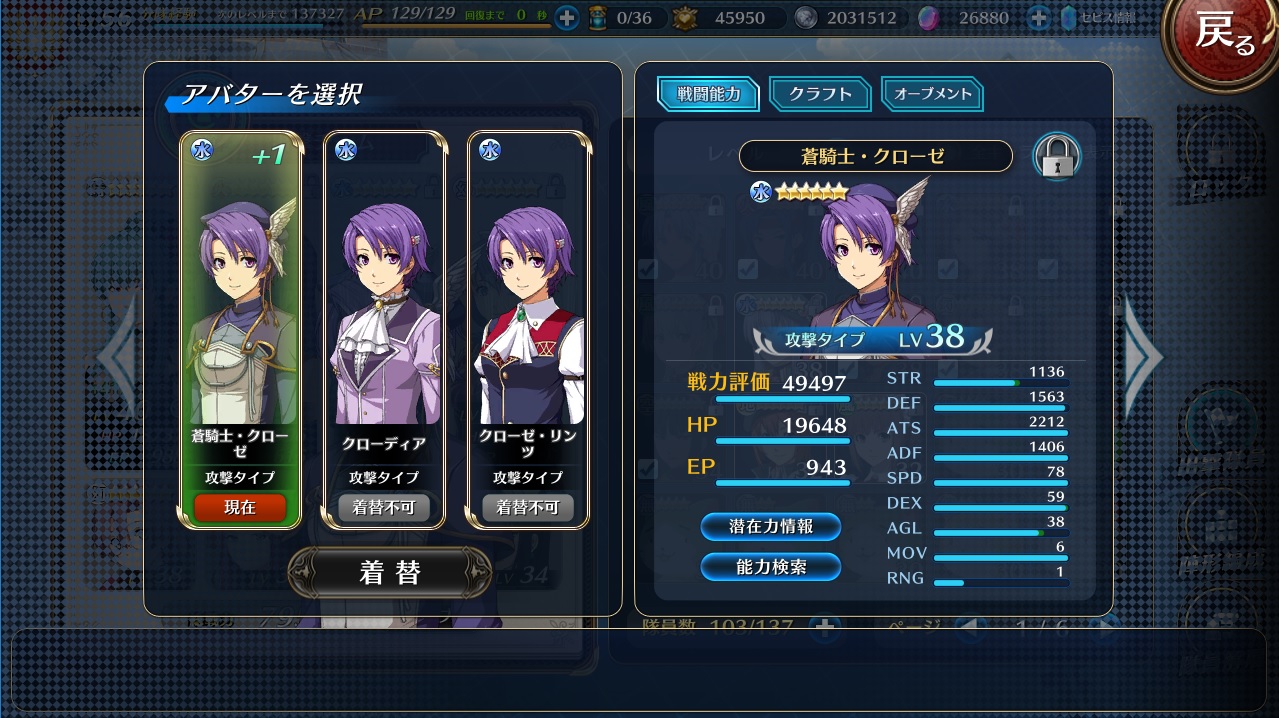Click 着替不可 under クローゼ・リンツ

click(x=528, y=507)
